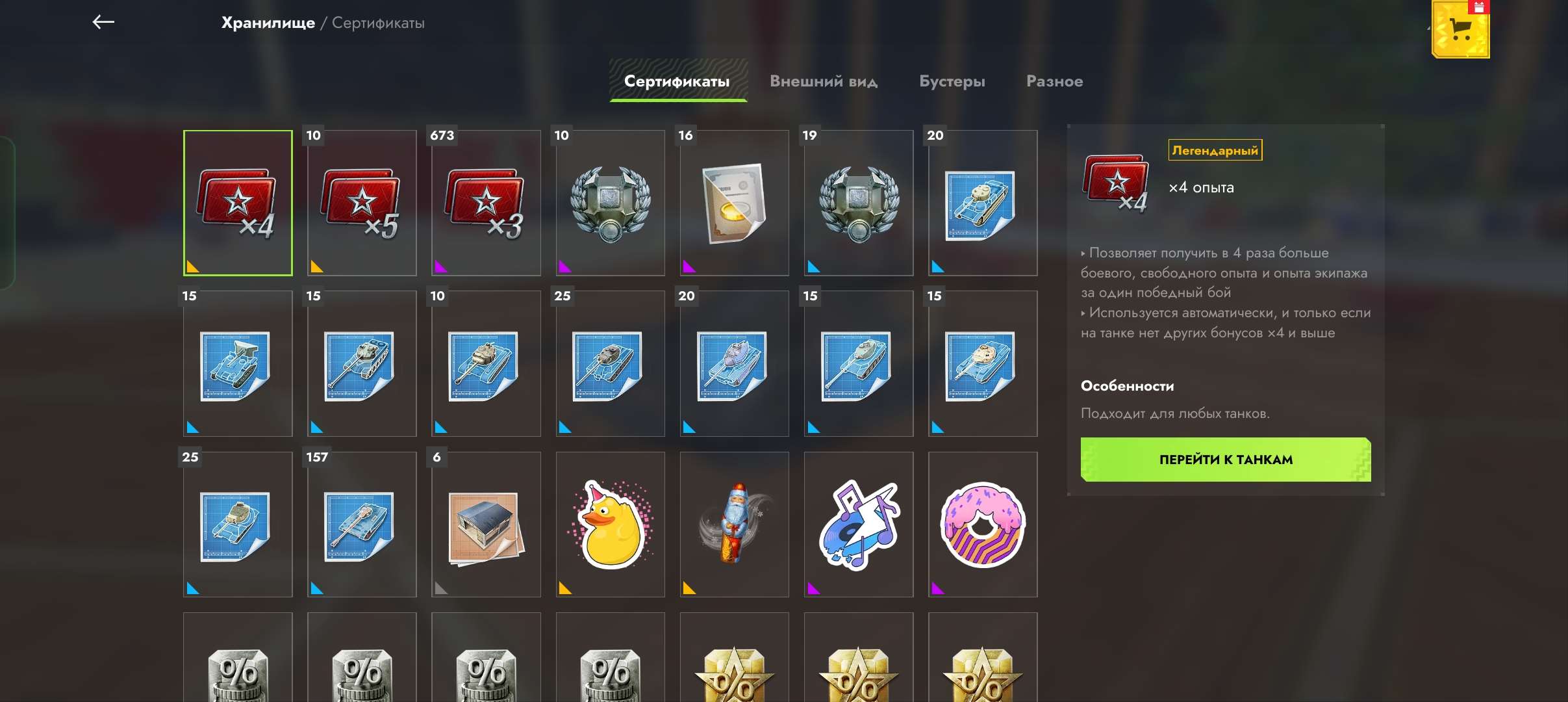Choose the garage building blueprint slot
This screenshot has height=702, width=1568.
pos(486,525)
